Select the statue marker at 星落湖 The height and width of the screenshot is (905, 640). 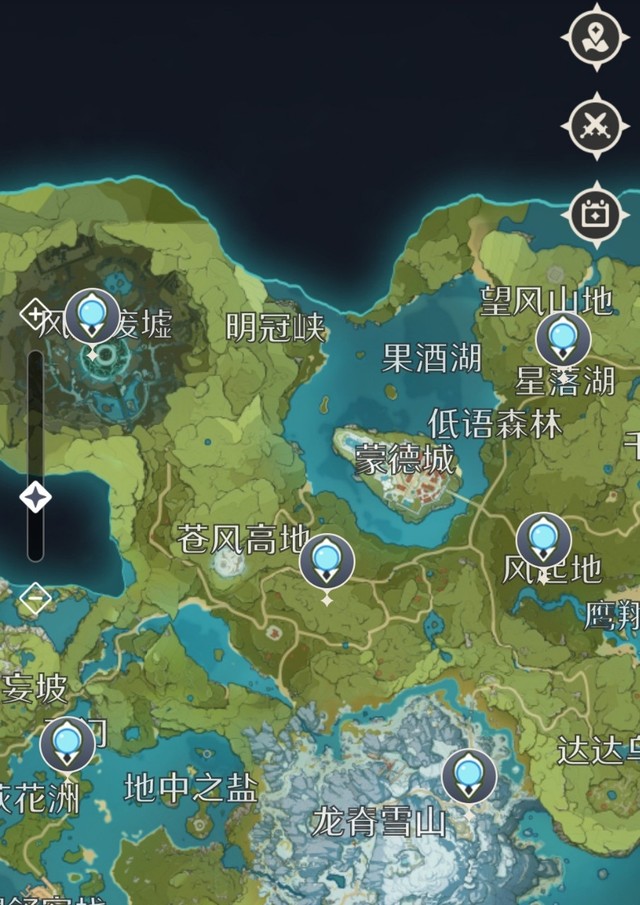pyautogui.click(x=563, y=340)
